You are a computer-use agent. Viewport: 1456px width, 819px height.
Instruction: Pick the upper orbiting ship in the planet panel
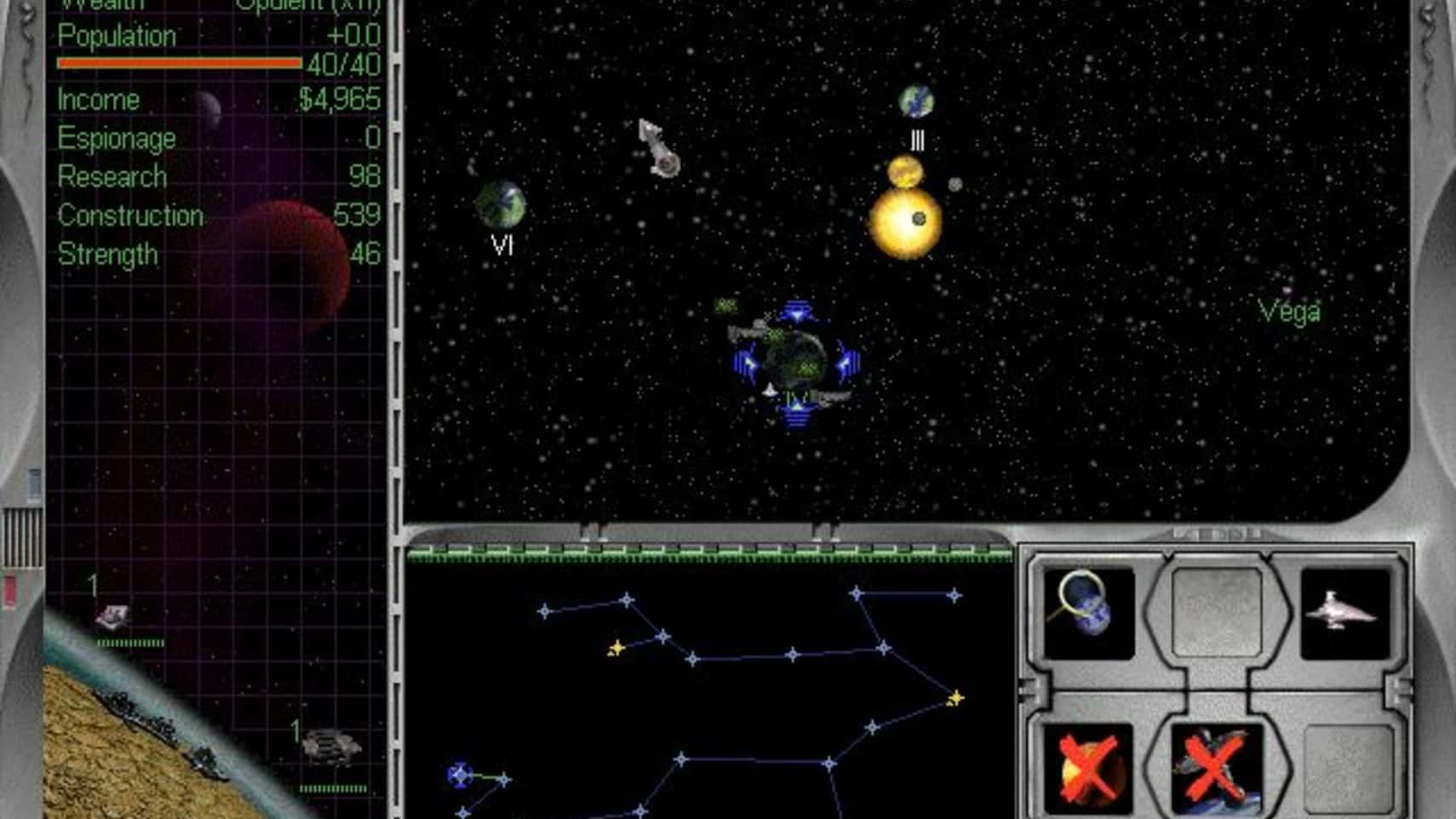(x=112, y=616)
